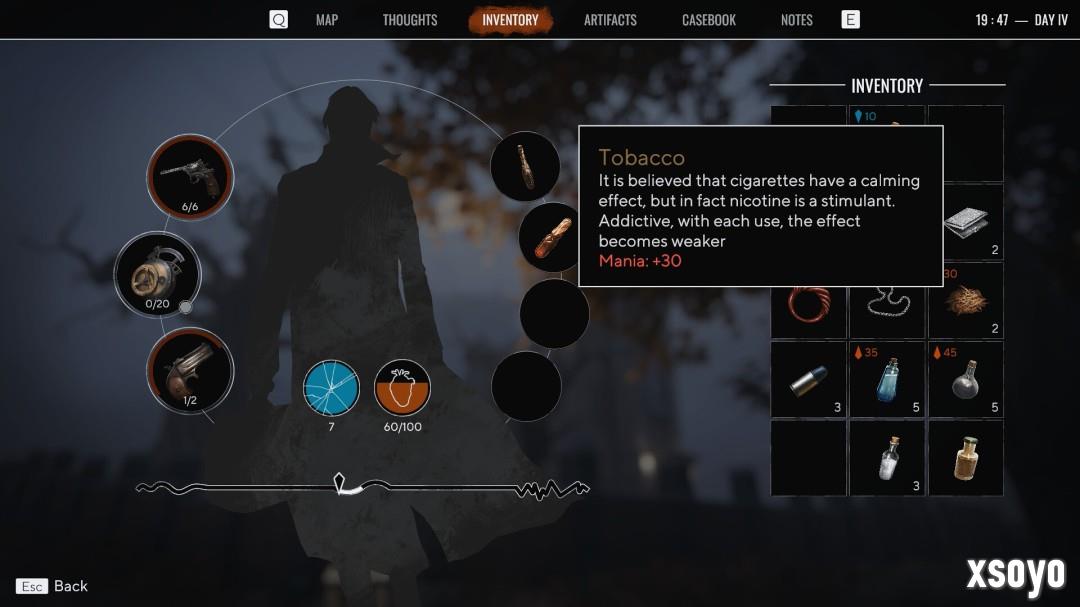The height and width of the screenshot is (607, 1080).
Task: Click the cracked blue sanity orb
Action: 331,387
